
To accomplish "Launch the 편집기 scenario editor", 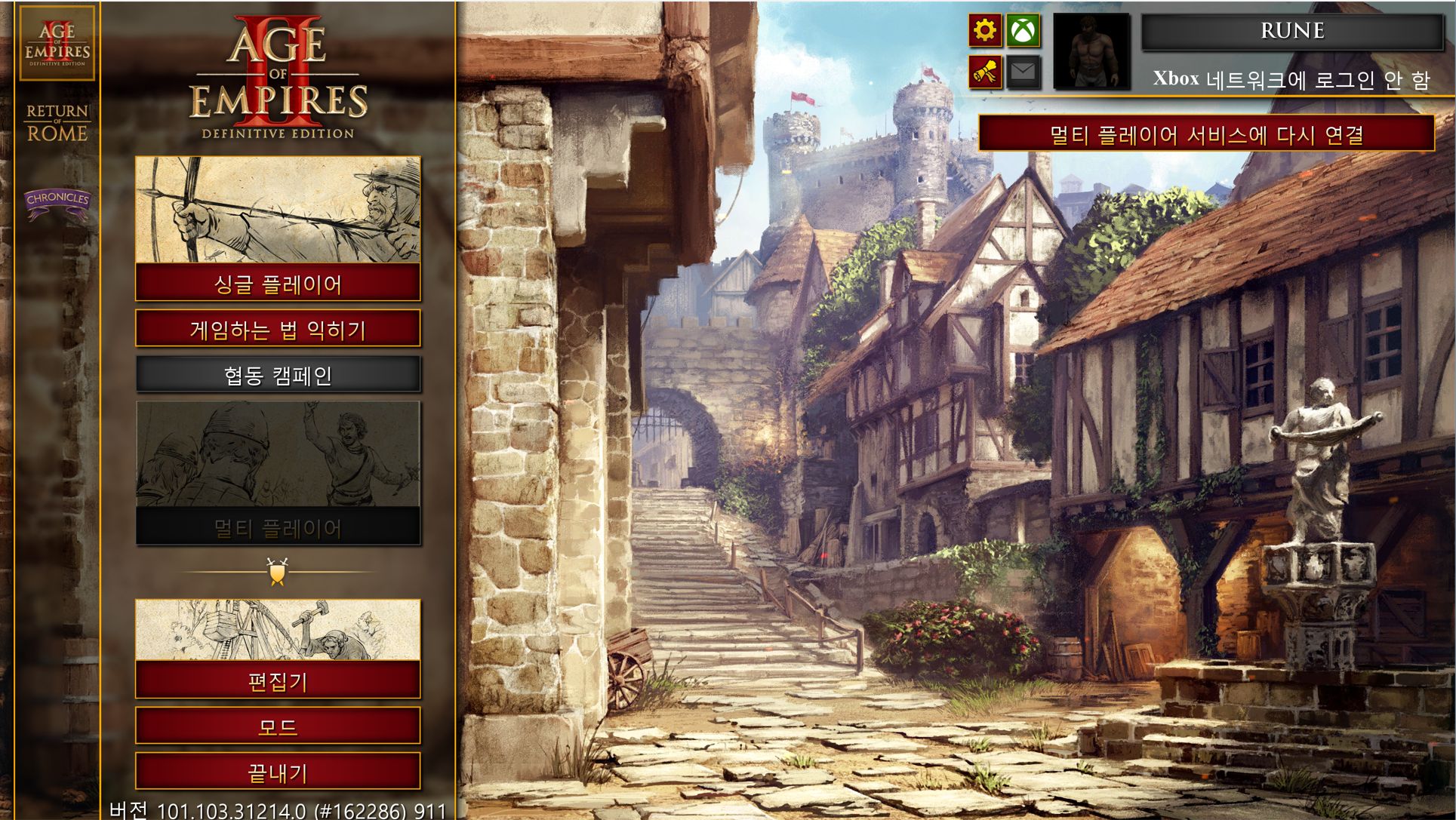I will tap(278, 681).
